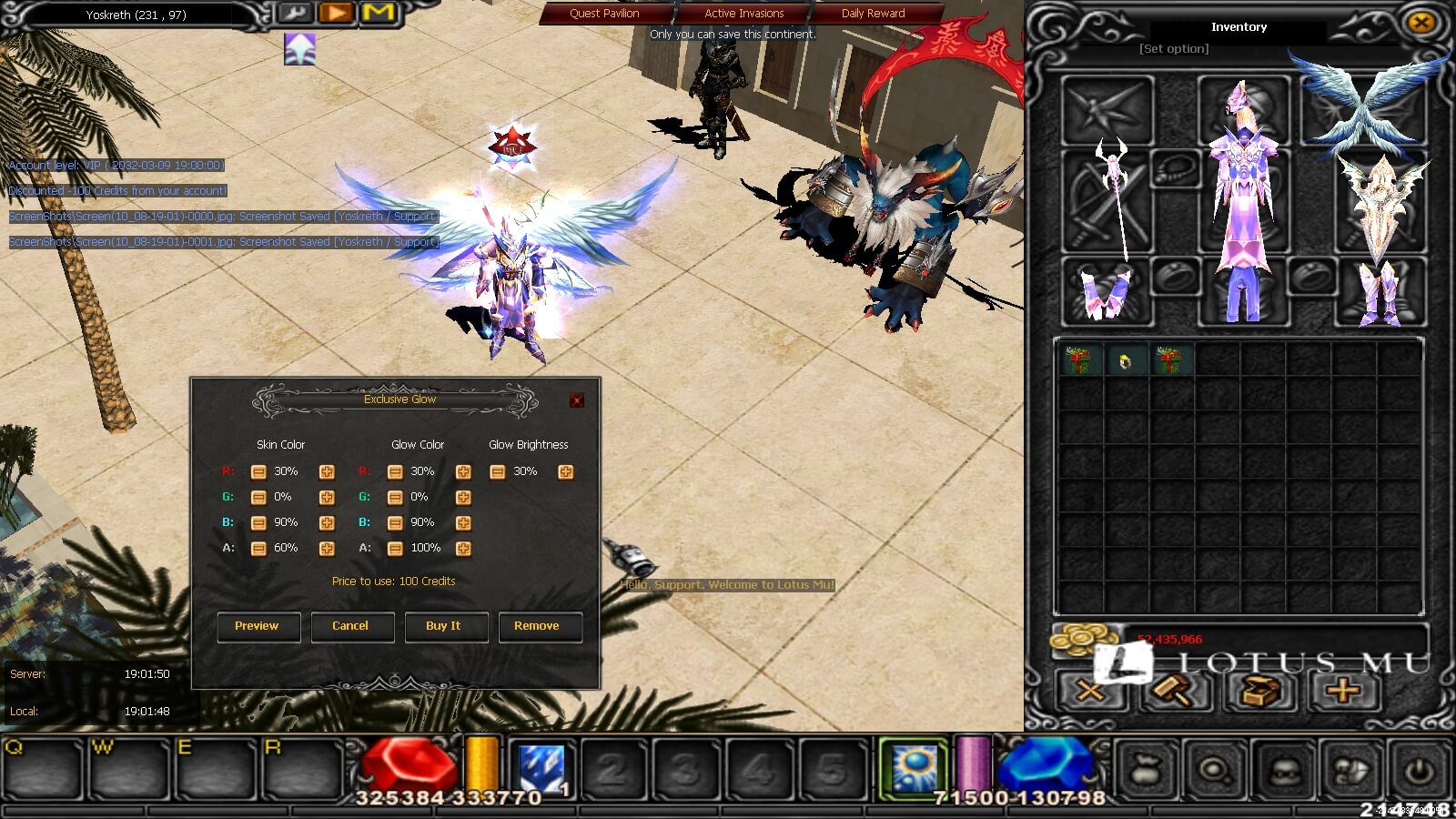Pick the ring item in inventory

click(x=1126, y=361)
